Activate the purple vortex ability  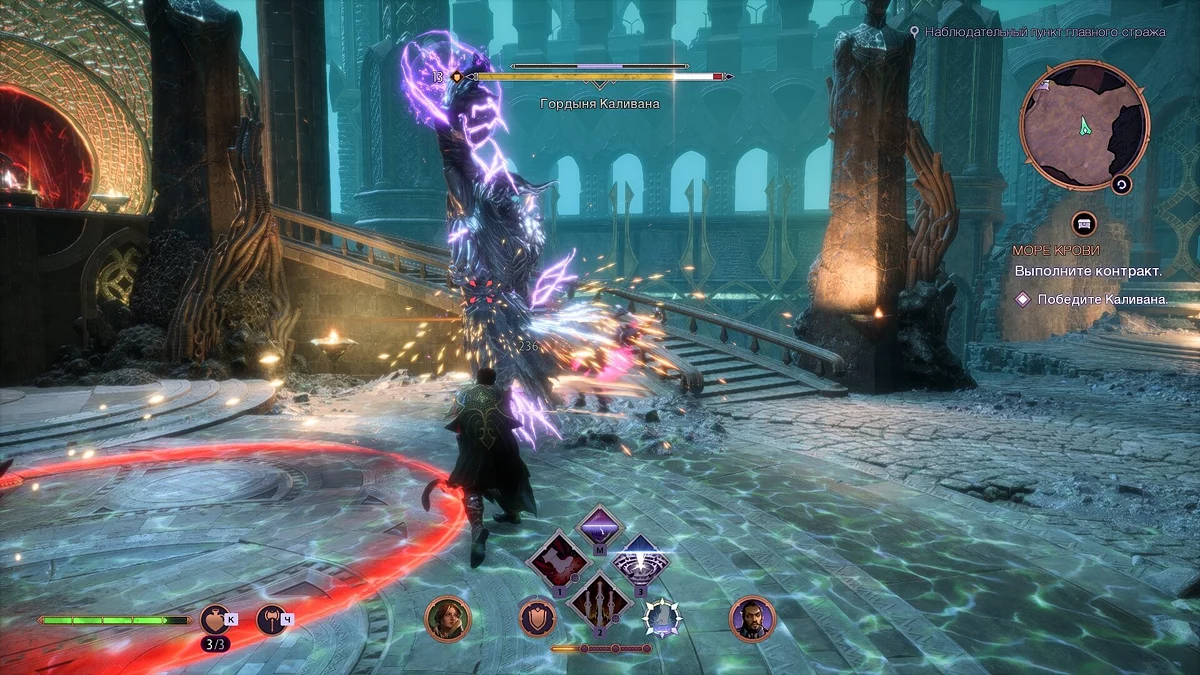640,563
